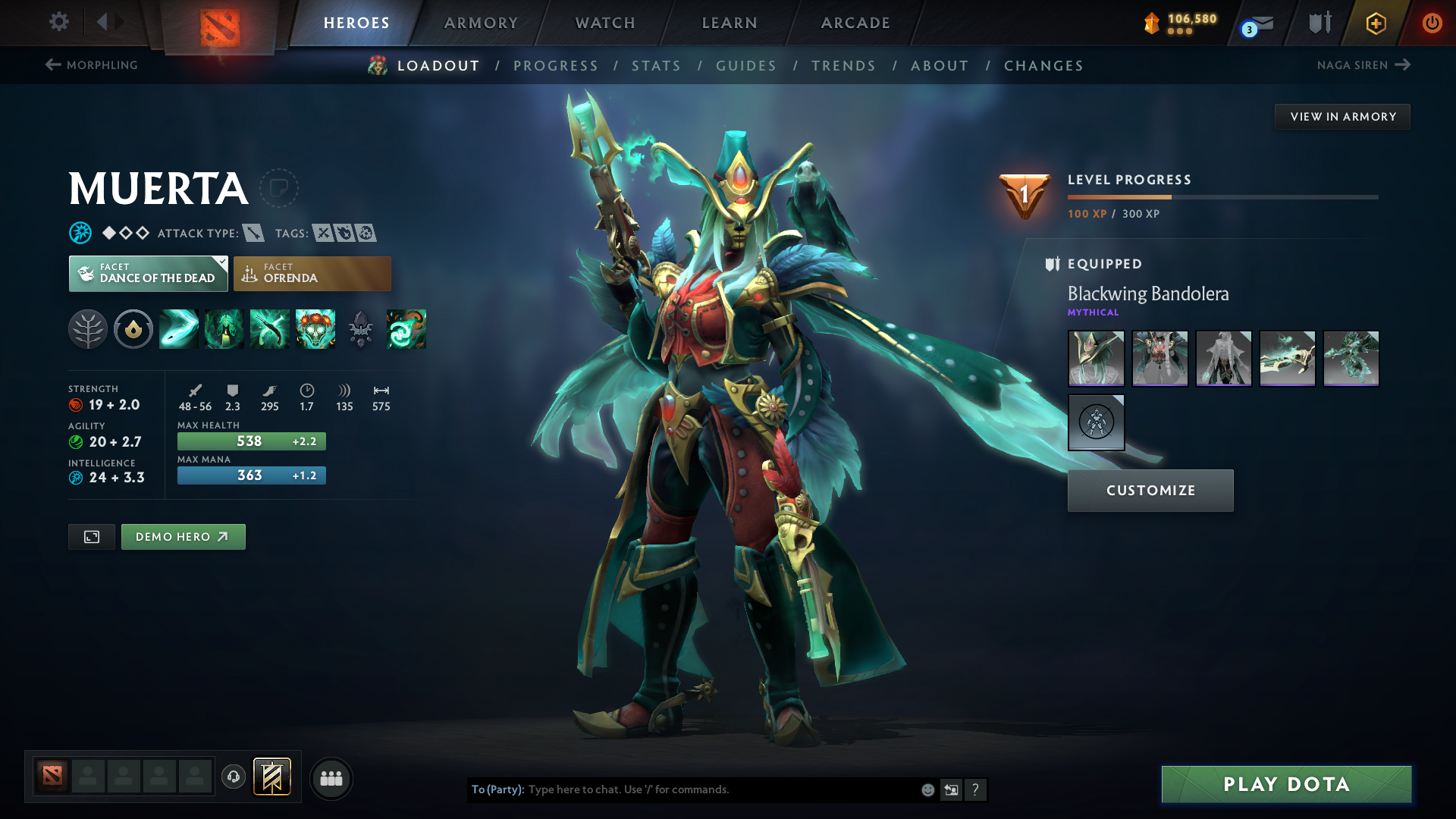Select the Dance of the Dead facet
Viewport: 1456px width, 819px height.
148,274
